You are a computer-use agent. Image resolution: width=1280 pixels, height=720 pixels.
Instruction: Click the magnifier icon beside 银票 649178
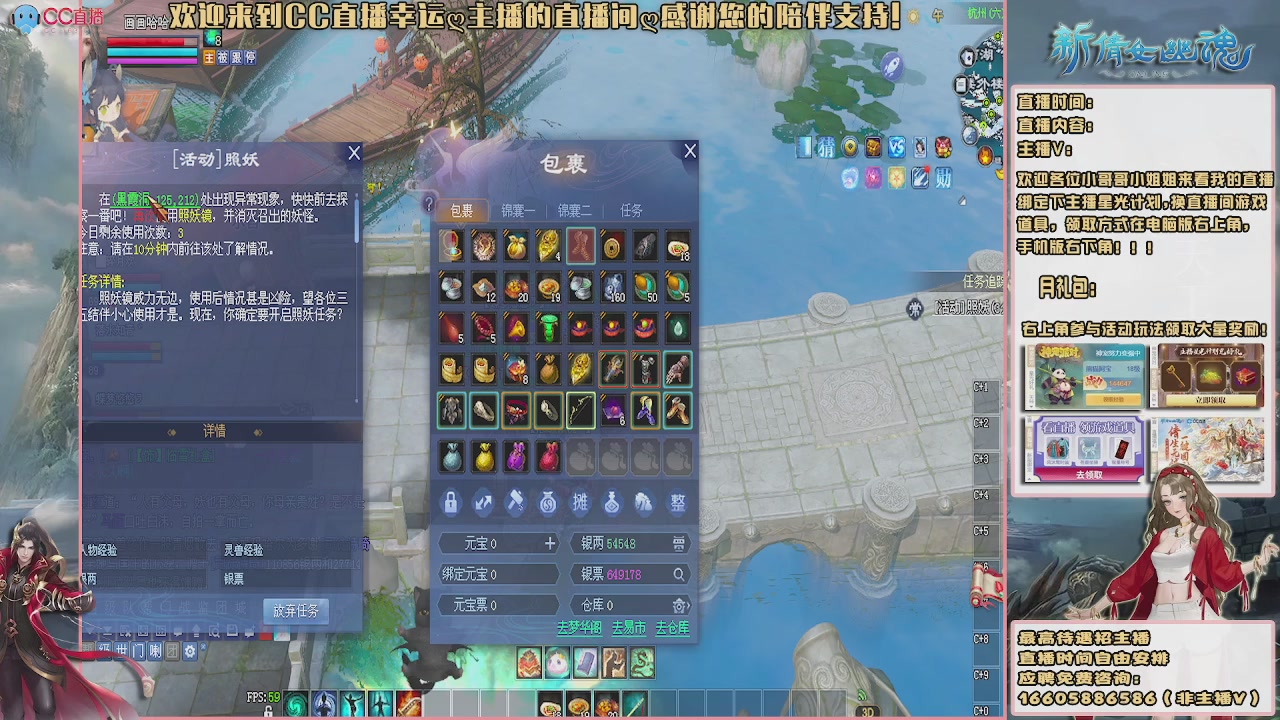pos(678,574)
